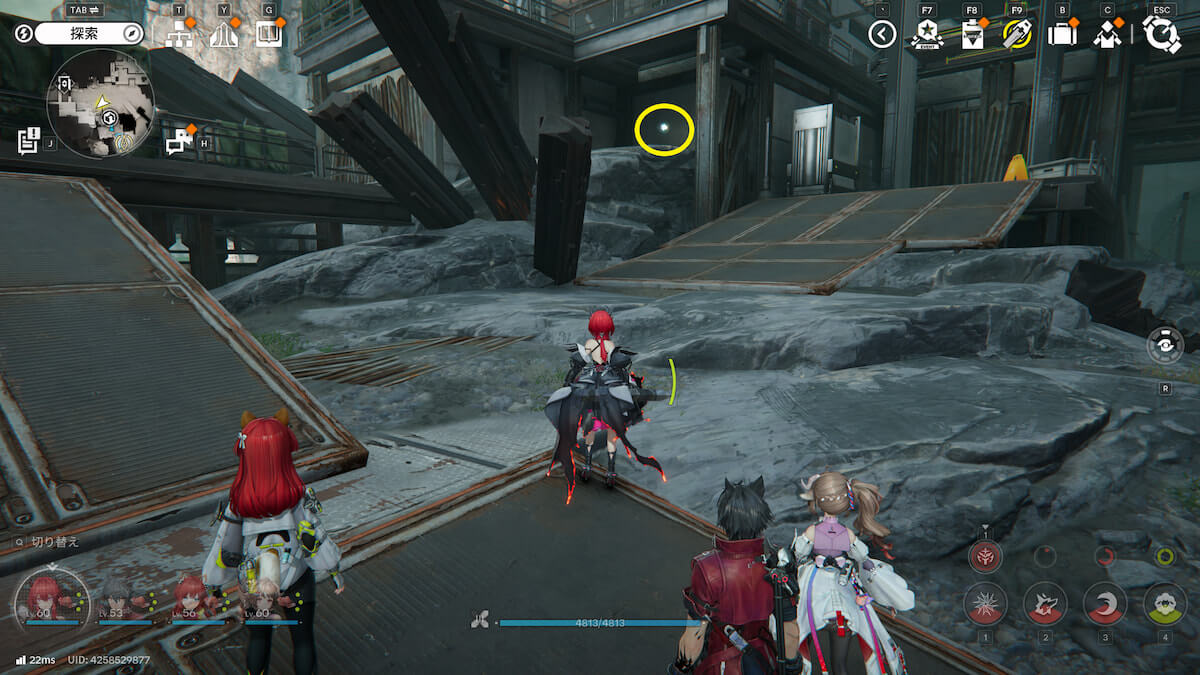
Task: Select the yellow-ringed ticket icon
Action: (x=1017, y=35)
